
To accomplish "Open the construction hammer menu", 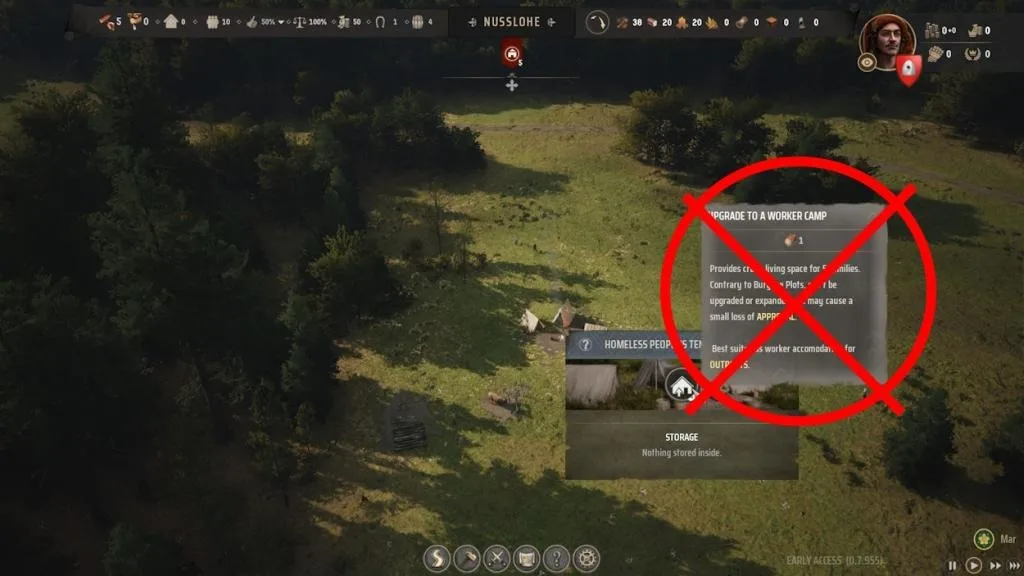I will click(x=467, y=558).
